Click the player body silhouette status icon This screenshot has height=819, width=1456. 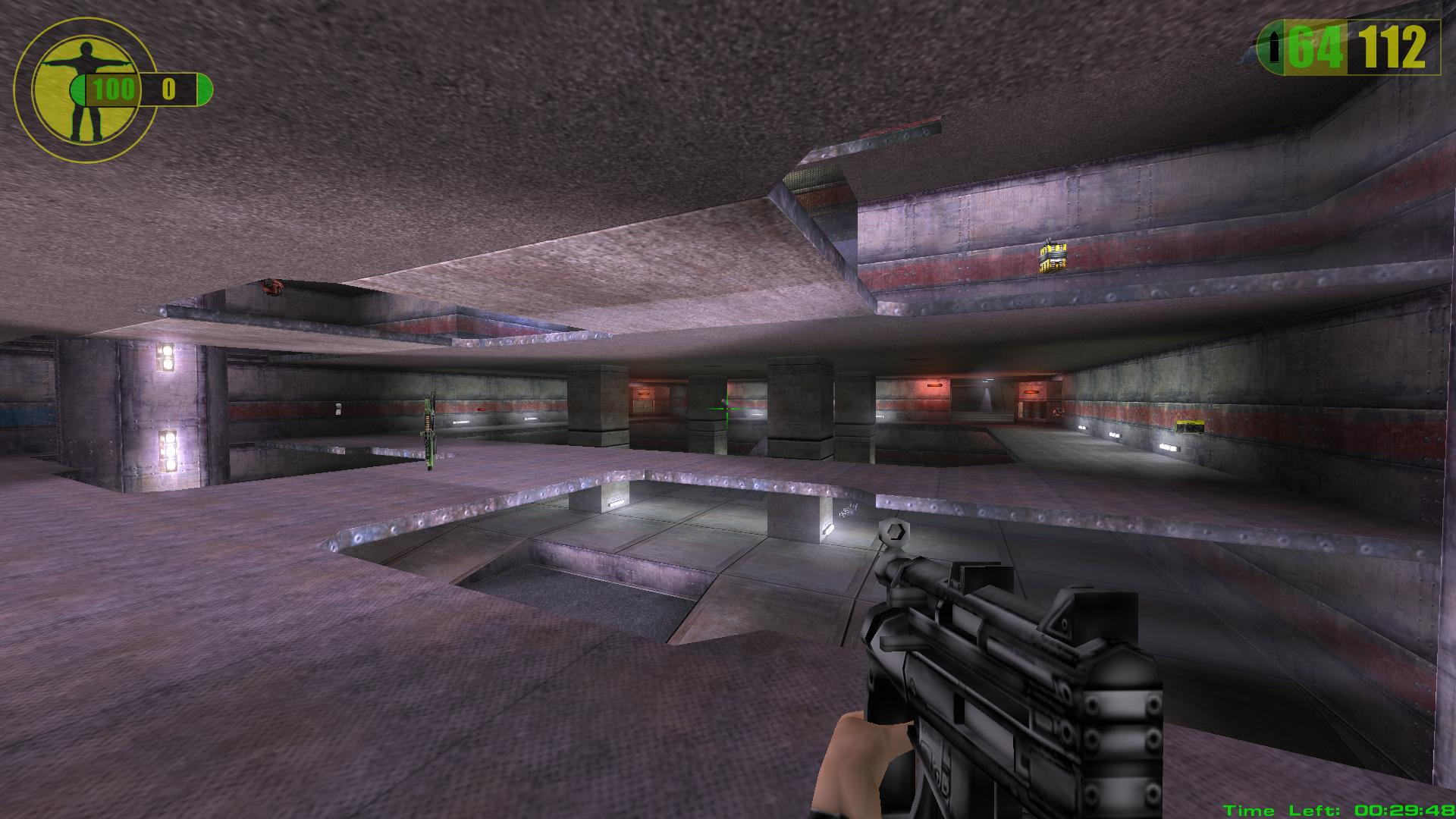tap(82, 91)
